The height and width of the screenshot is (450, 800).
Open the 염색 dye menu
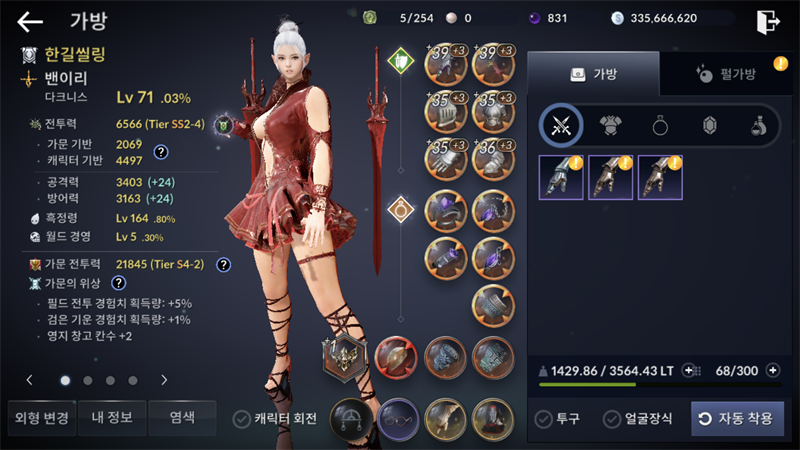182,418
